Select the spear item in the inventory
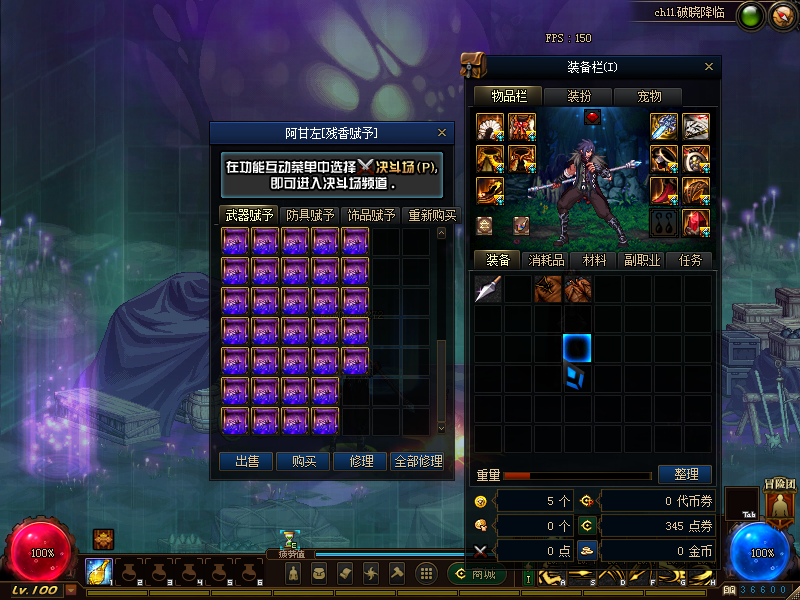Image resolution: width=800 pixels, height=600 pixels. (x=488, y=289)
